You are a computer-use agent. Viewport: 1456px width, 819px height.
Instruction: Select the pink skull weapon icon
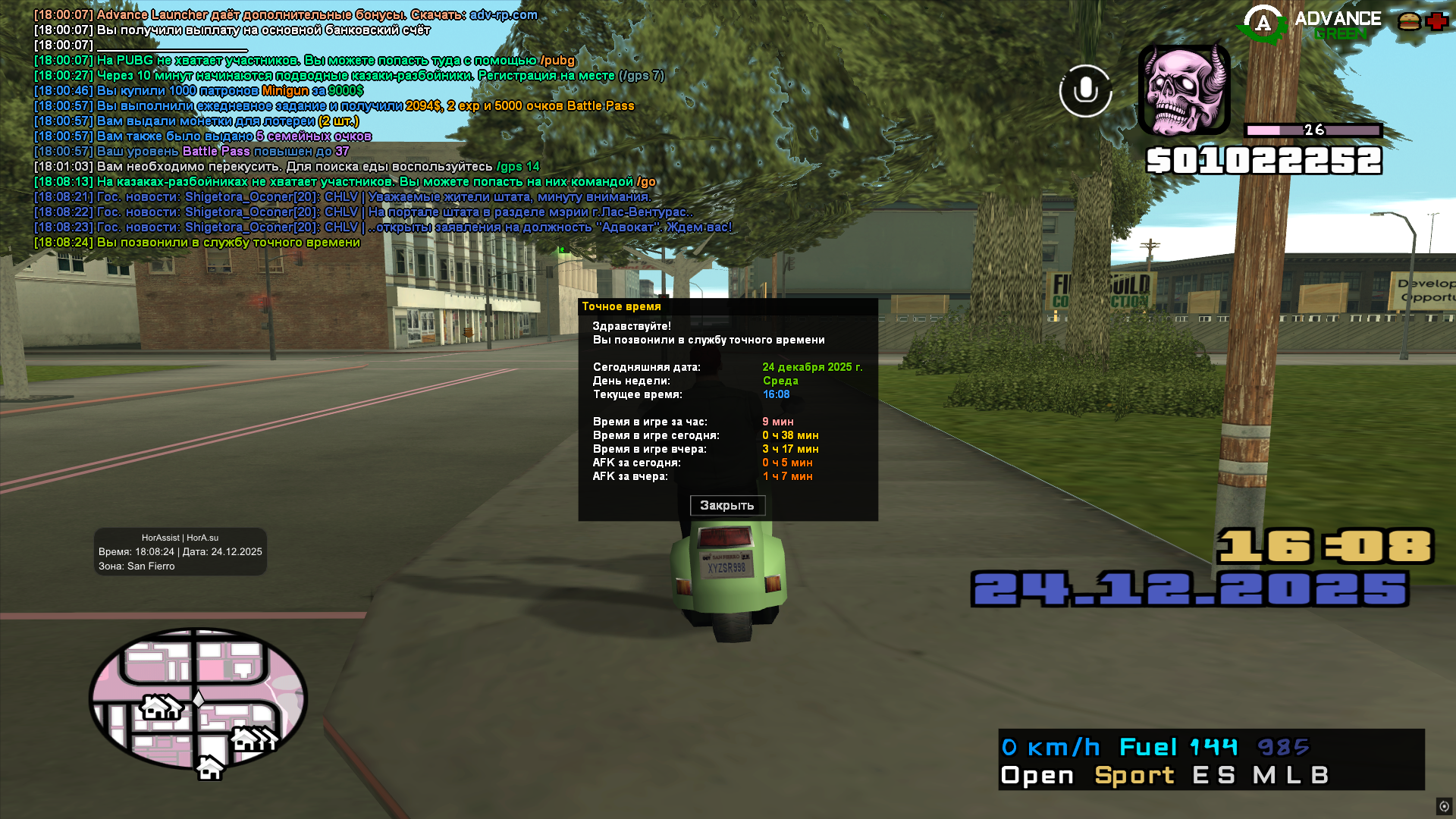point(1184,90)
